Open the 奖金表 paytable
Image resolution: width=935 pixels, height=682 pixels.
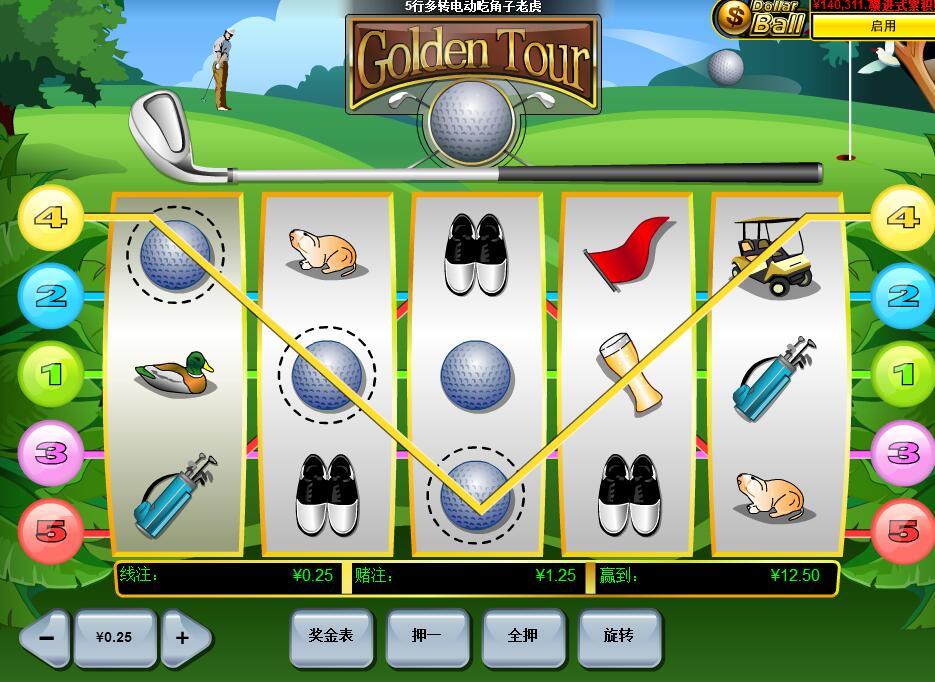pos(330,635)
